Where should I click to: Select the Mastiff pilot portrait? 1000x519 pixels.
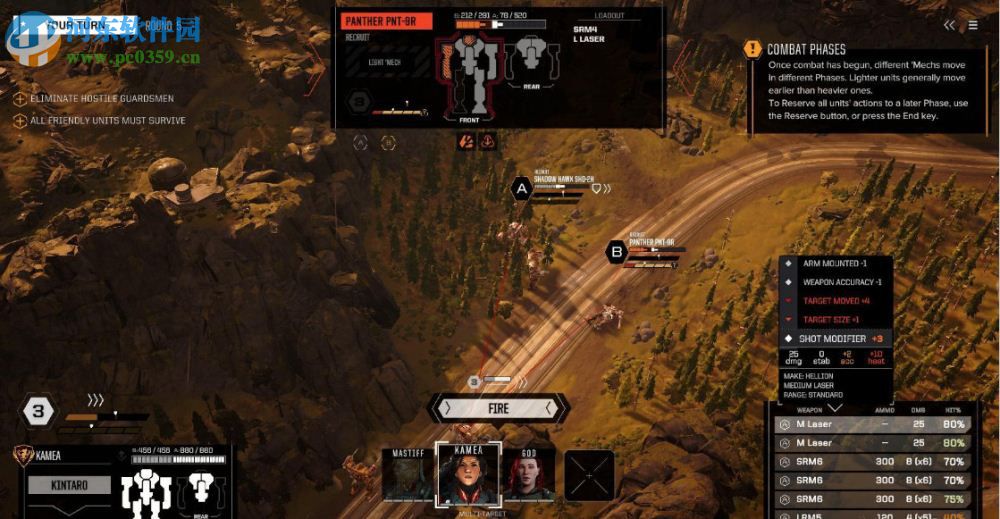pos(406,474)
